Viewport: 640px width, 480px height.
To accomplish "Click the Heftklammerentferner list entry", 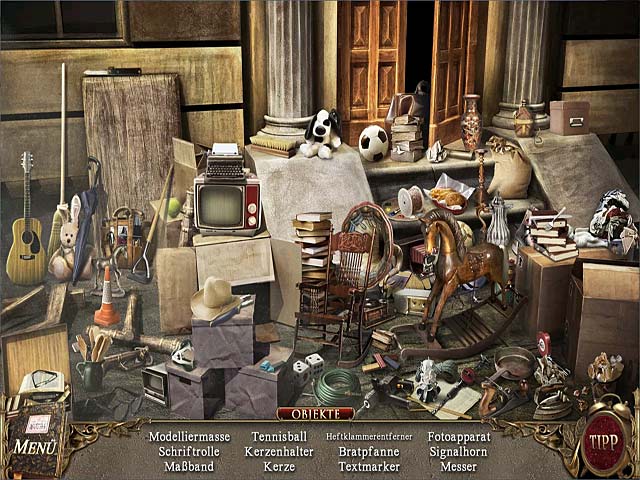I will [x=369, y=437].
